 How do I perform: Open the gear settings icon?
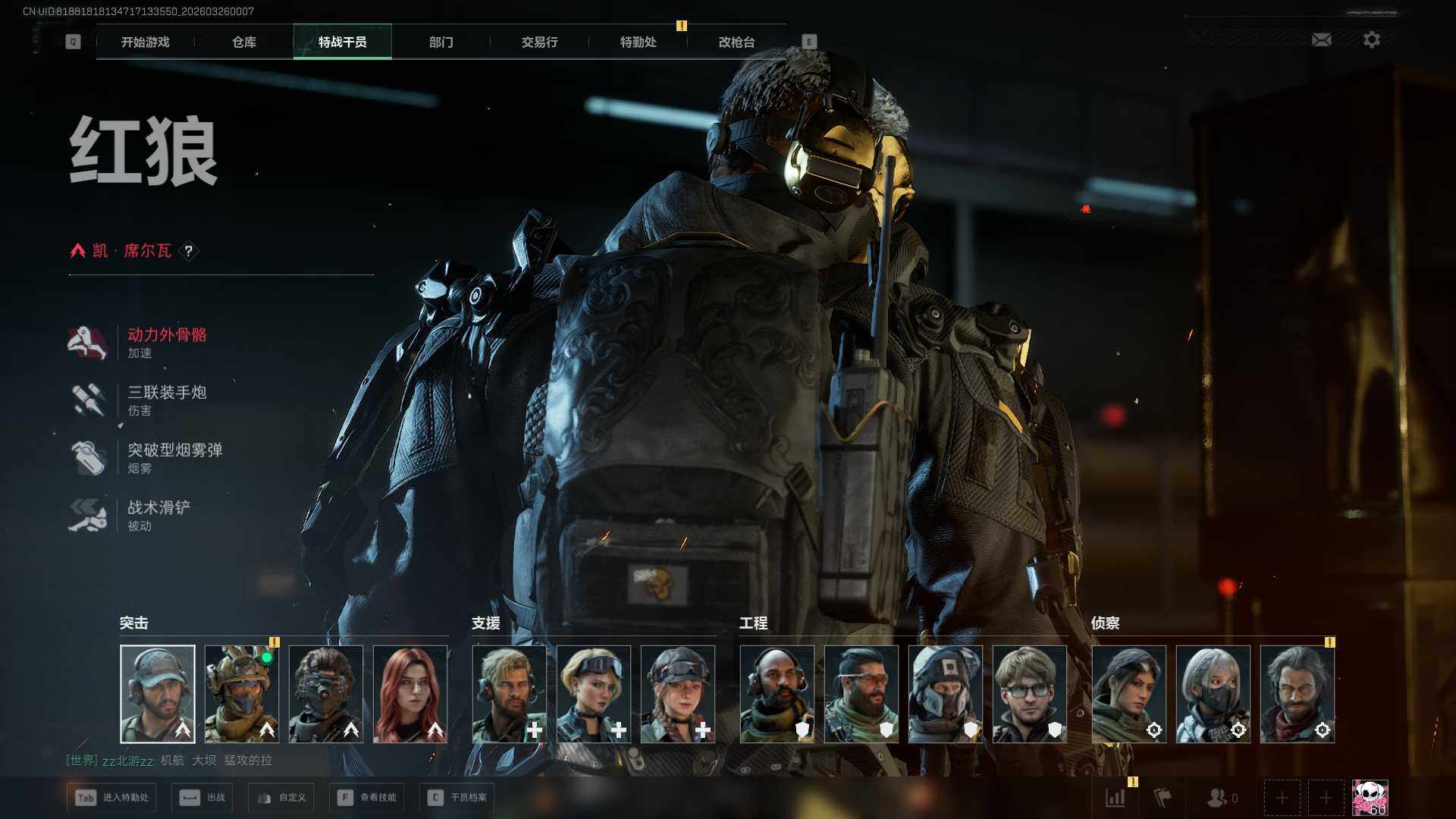(1371, 39)
